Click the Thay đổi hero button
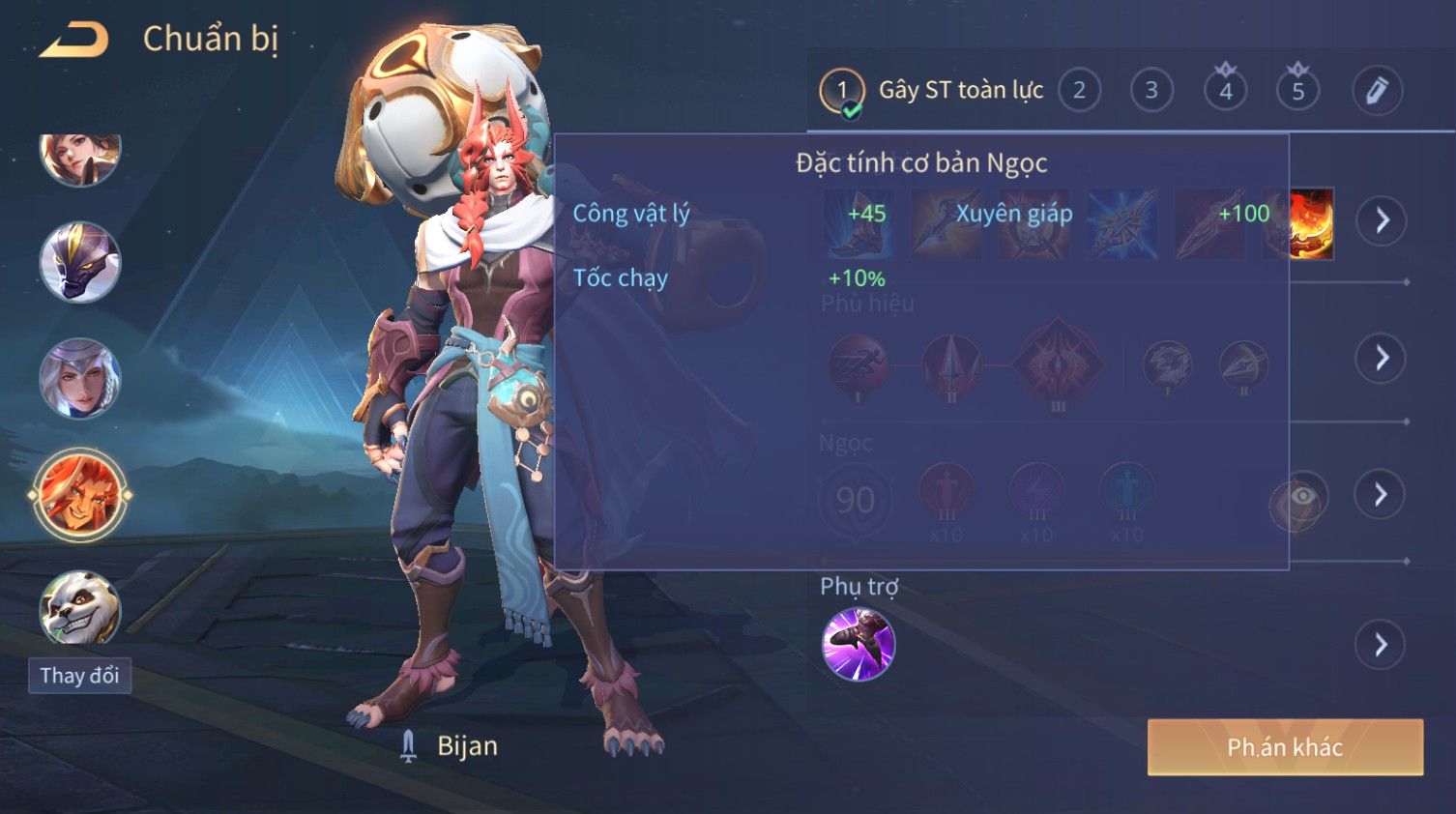 pyautogui.click(x=79, y=676)
